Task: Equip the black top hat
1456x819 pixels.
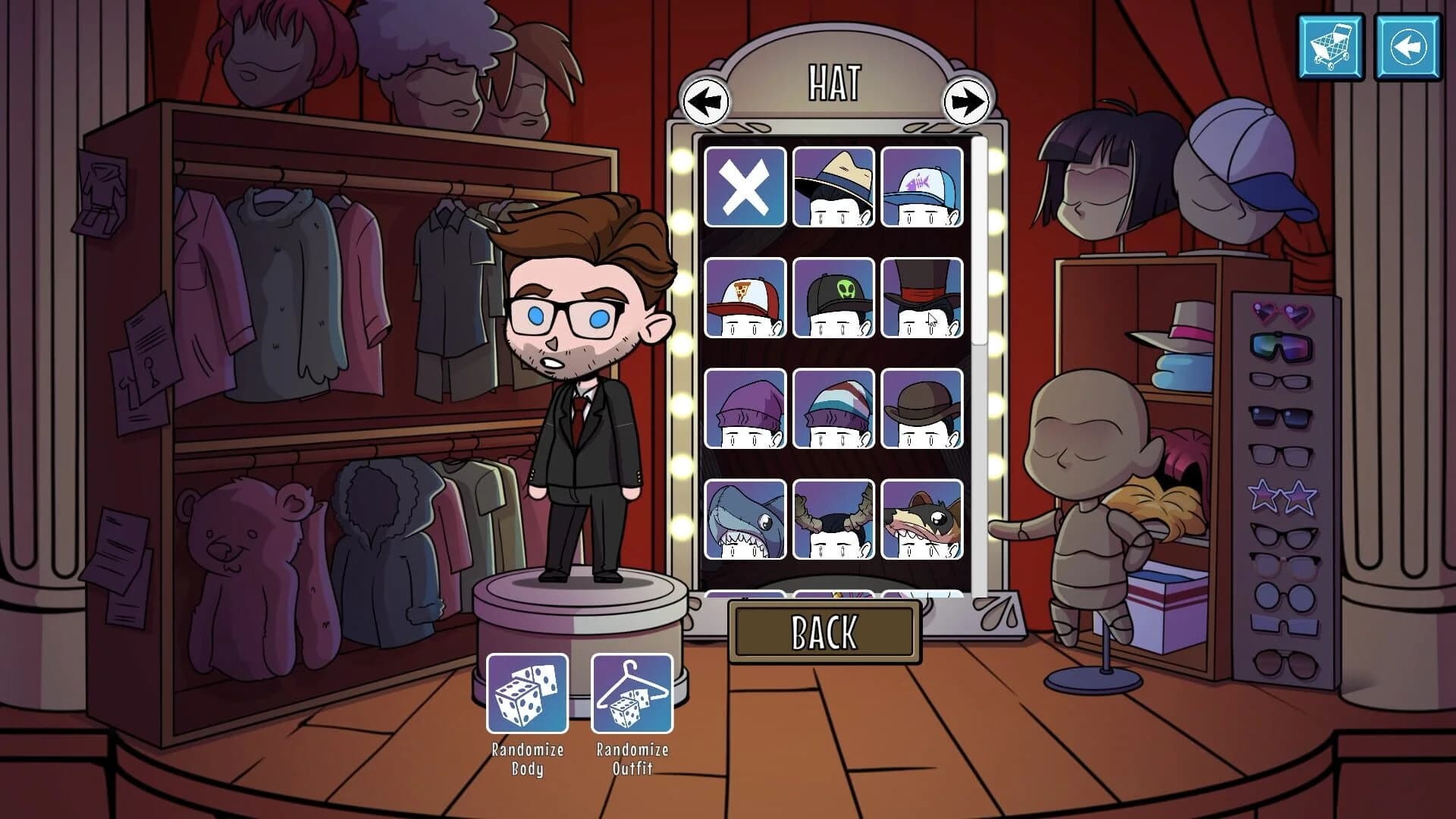Action: (922, 298)
